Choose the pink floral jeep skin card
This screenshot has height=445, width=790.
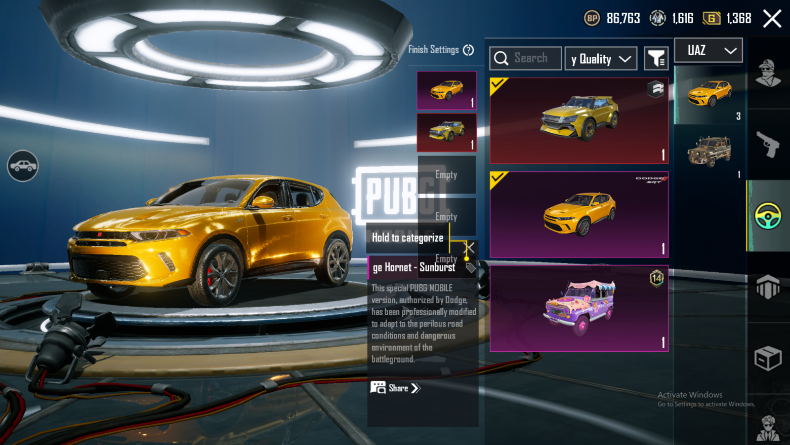579,307
